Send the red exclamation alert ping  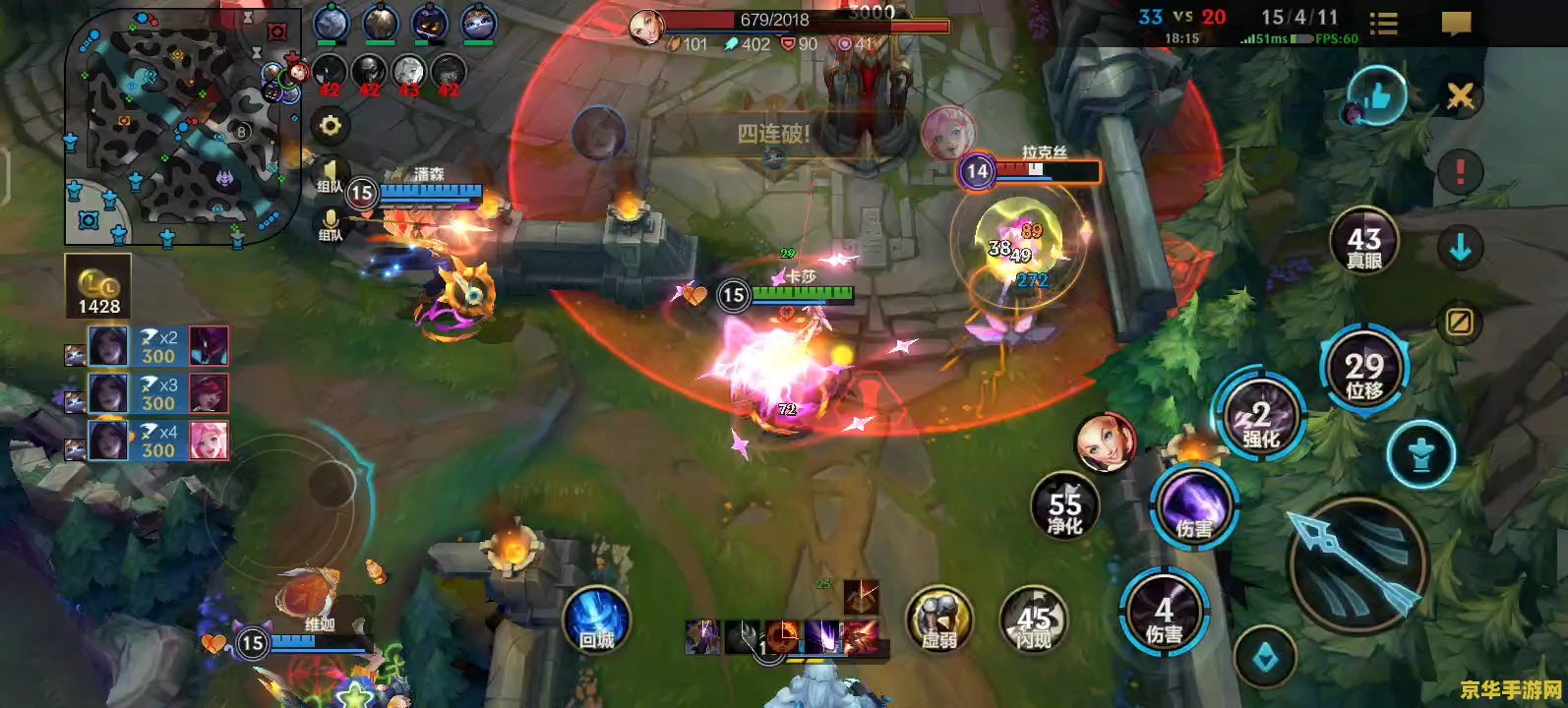tap(1460, 172)
